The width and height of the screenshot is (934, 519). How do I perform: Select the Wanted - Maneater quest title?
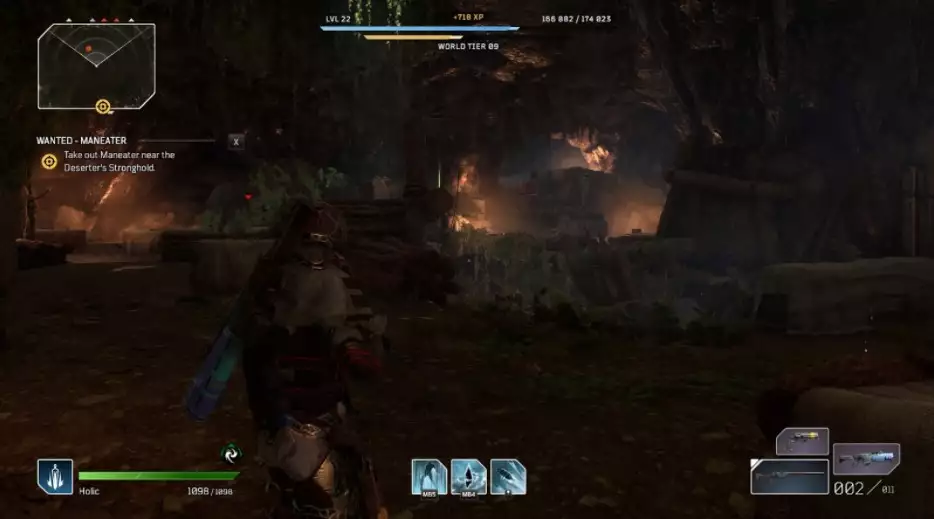[82, 141]
